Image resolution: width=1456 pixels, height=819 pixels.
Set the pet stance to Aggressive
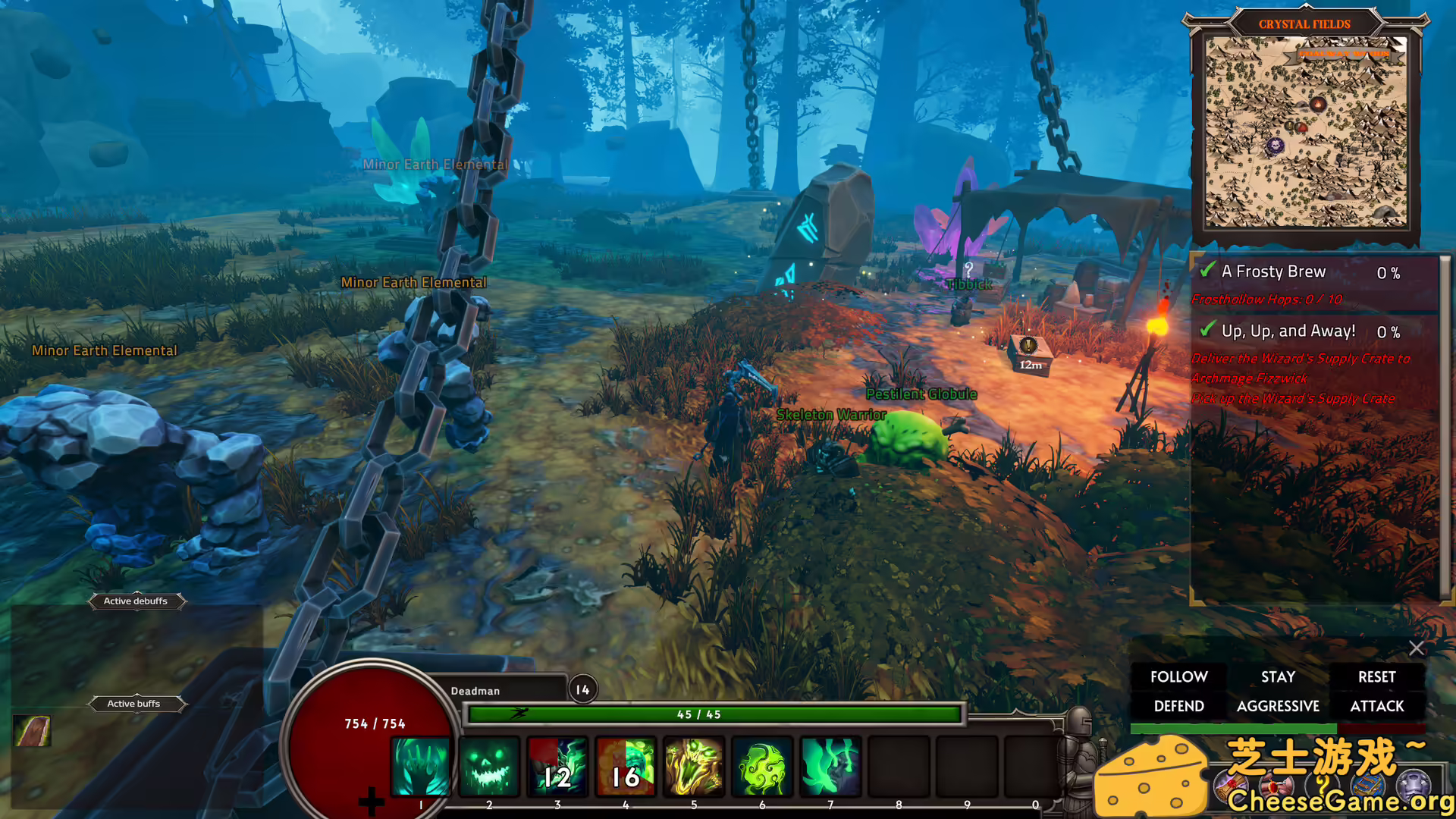pyautogui.click(x=1278, y=706)
